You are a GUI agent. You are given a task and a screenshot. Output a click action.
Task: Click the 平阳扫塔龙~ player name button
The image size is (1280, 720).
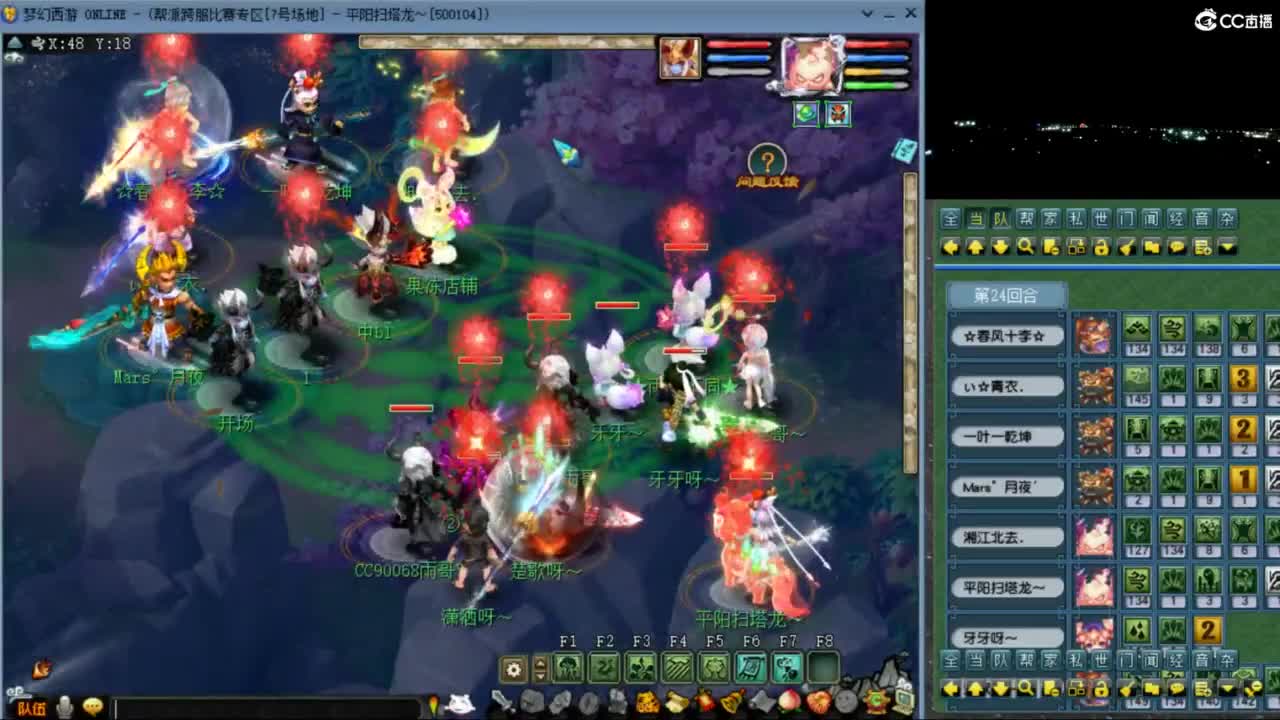click(x=1006, y=588)
